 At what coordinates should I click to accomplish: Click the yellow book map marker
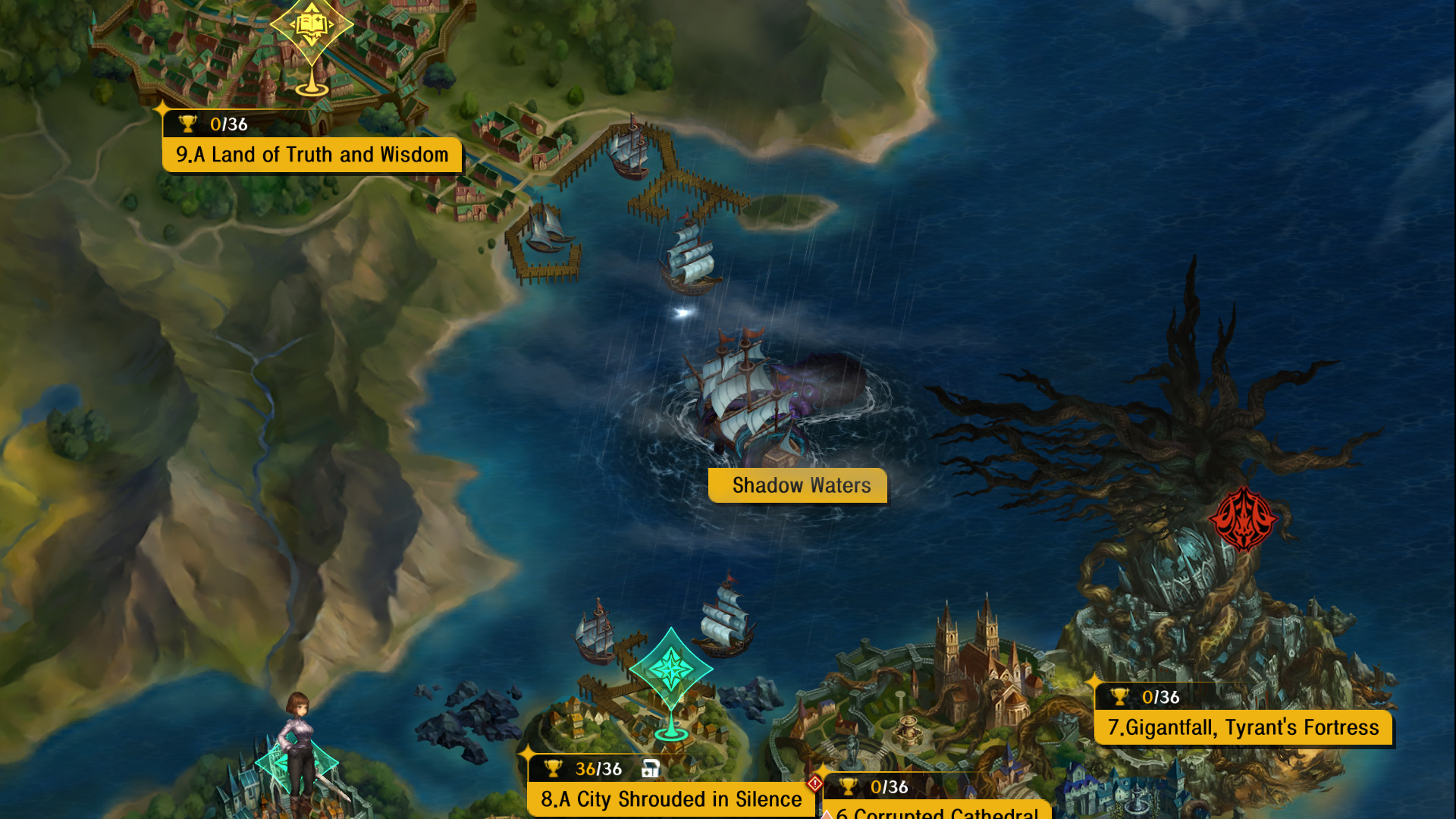pyautogui.click(x=311, y=27)
